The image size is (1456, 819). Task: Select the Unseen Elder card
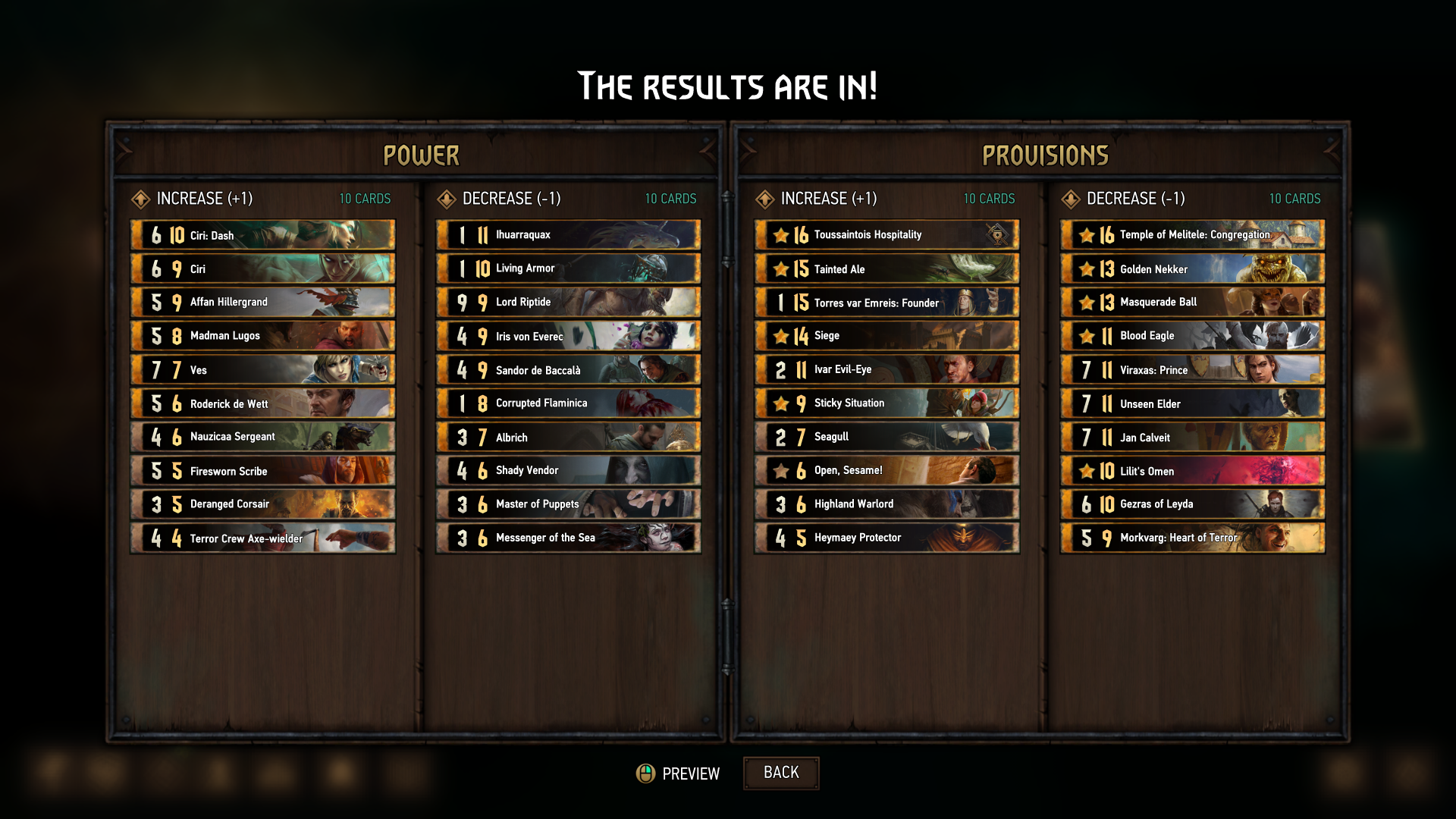coord(1192,403)
